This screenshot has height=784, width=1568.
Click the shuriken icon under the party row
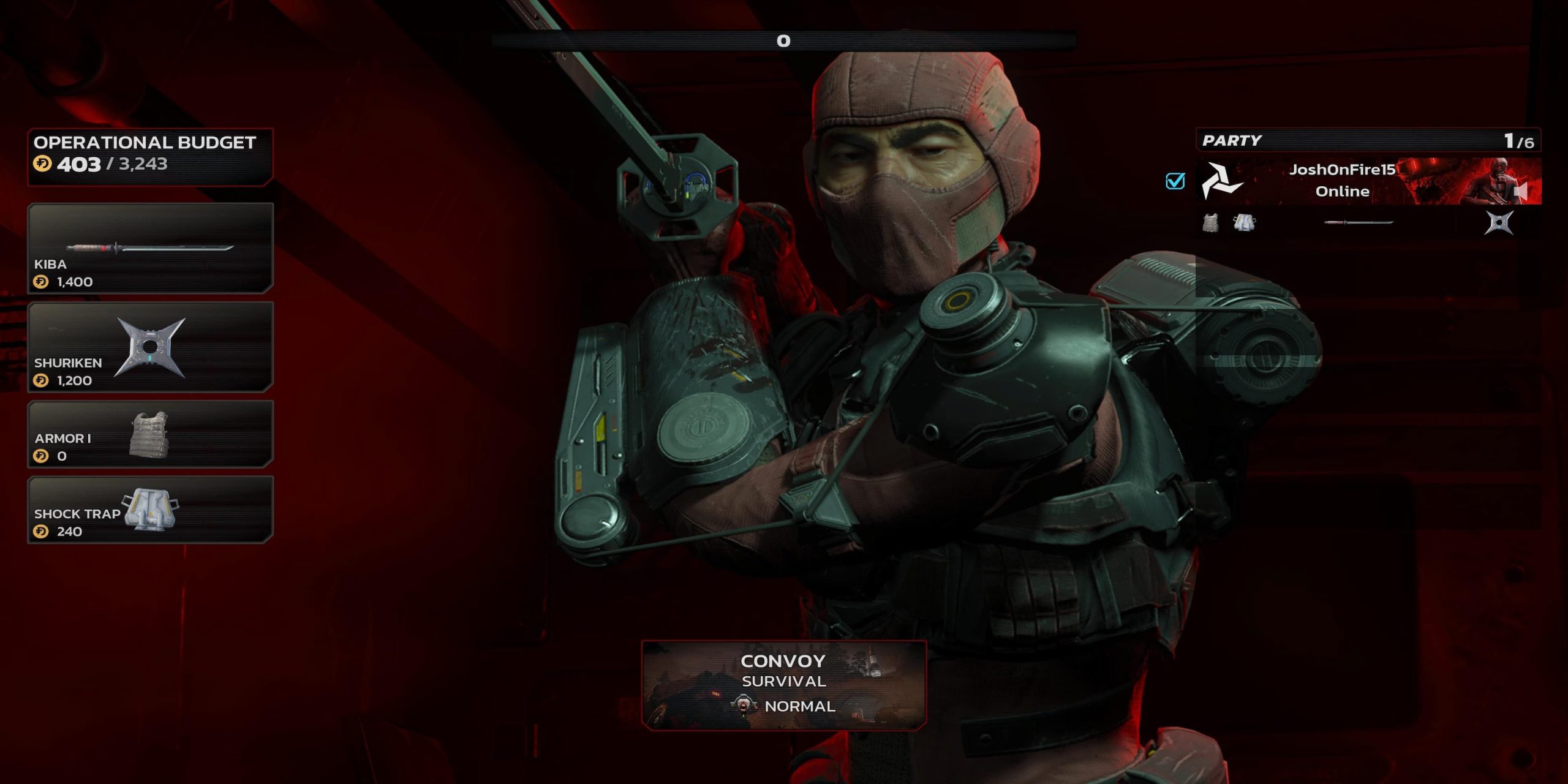click(x=1499, y=223)
